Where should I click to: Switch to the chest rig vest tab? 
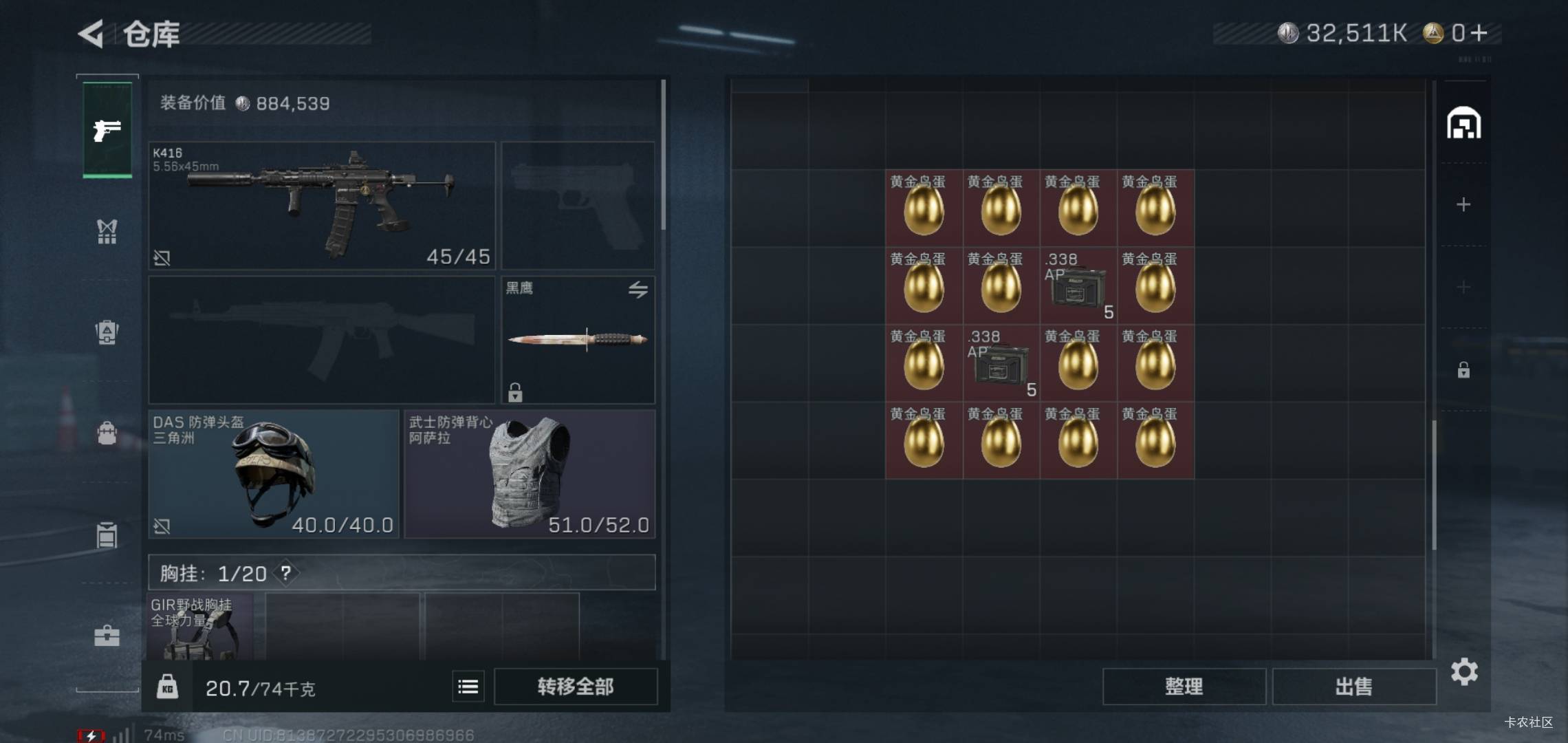(107, 232)
